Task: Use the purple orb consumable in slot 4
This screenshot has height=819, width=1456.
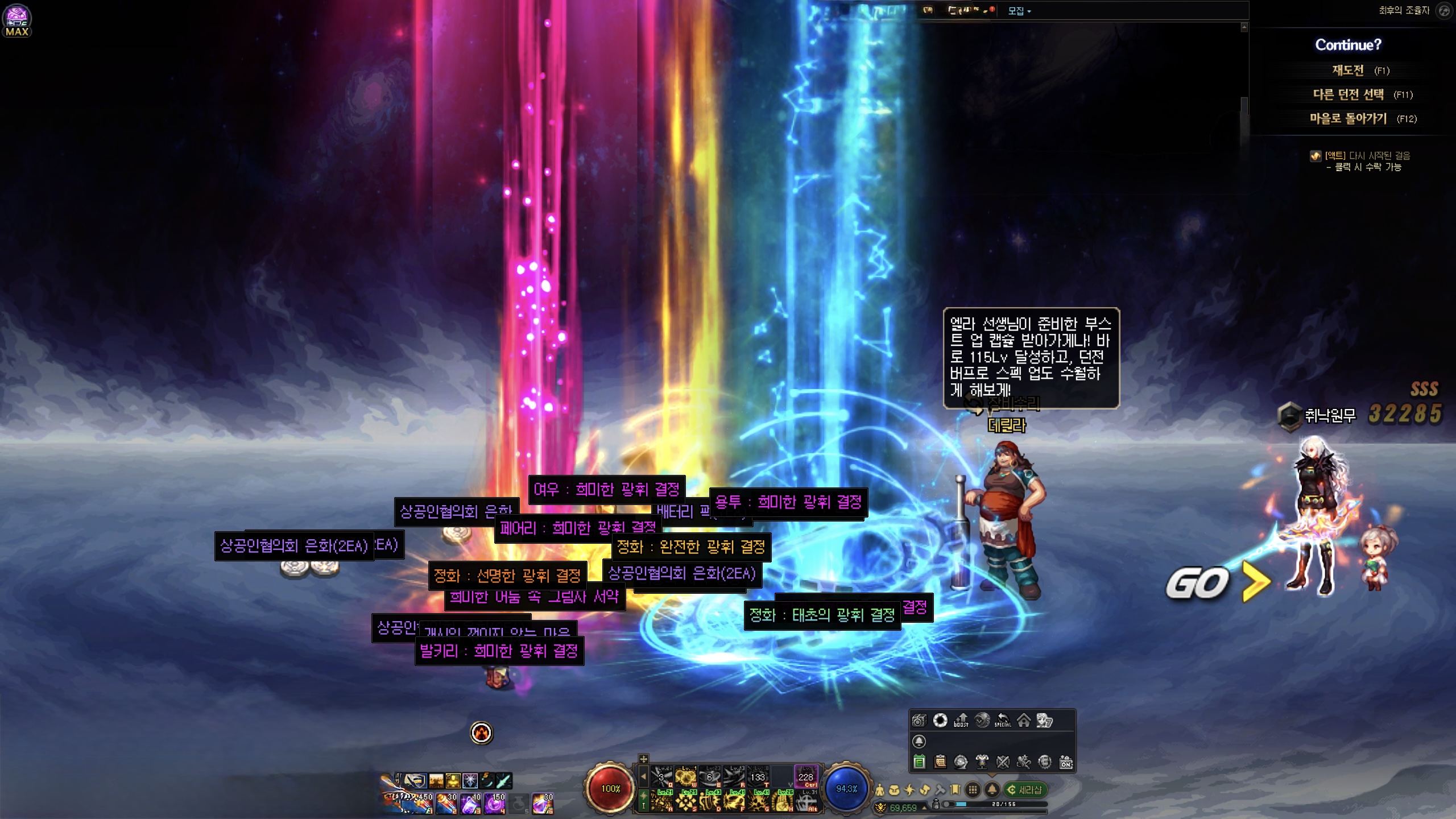Action: 495,804
